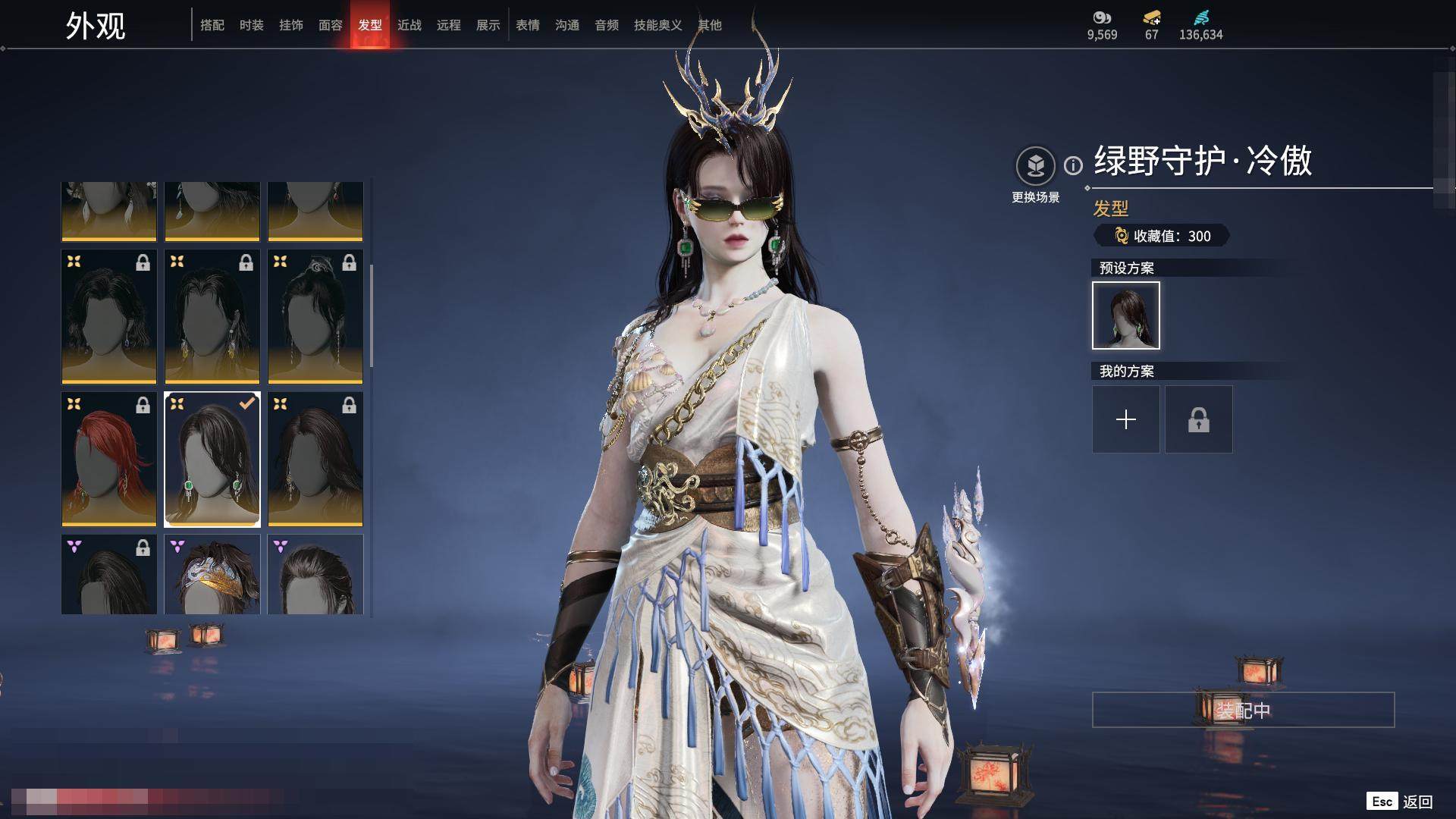
Task: Show the 展示 tab
Action: [488, 25]
